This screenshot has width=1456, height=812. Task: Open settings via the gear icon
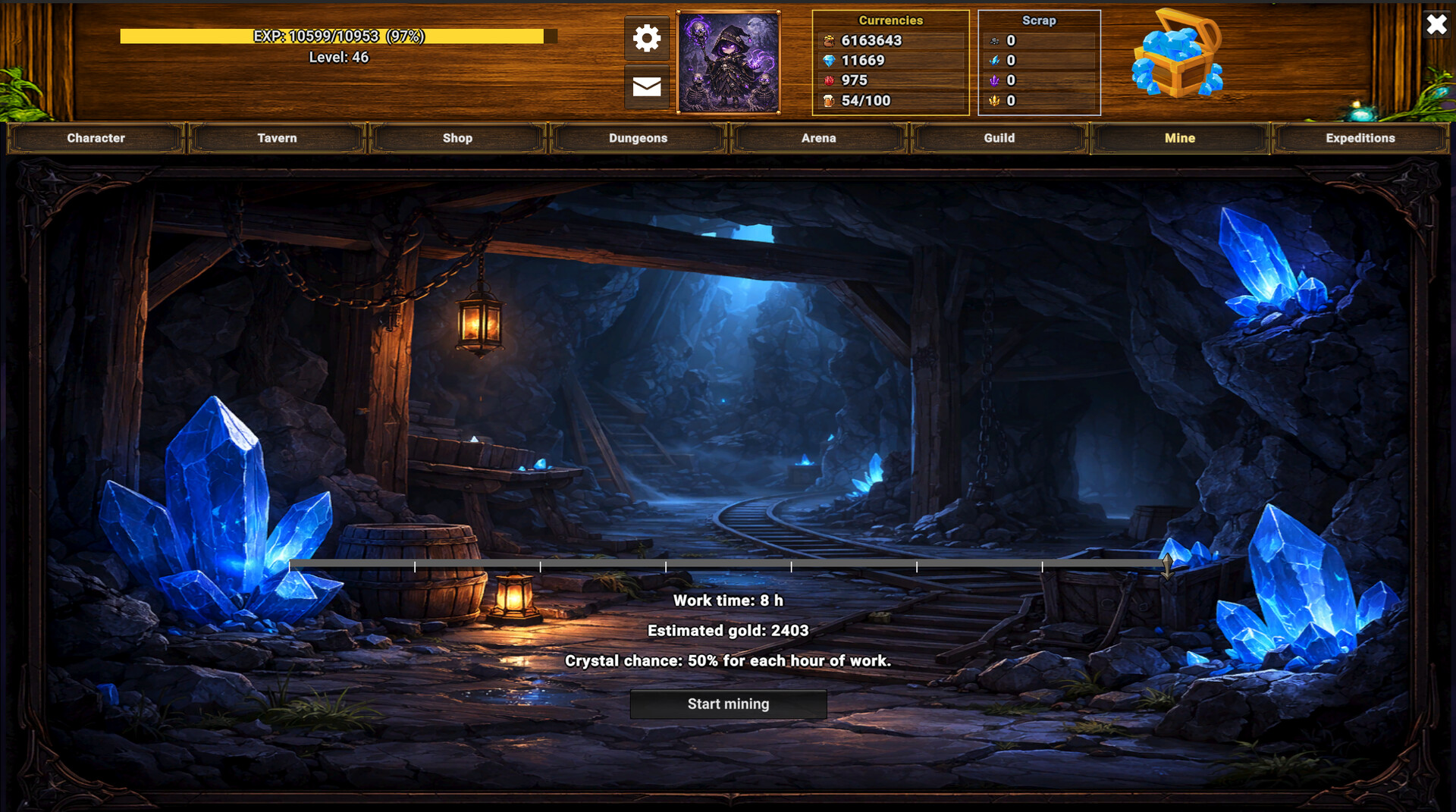pos(646,37)
